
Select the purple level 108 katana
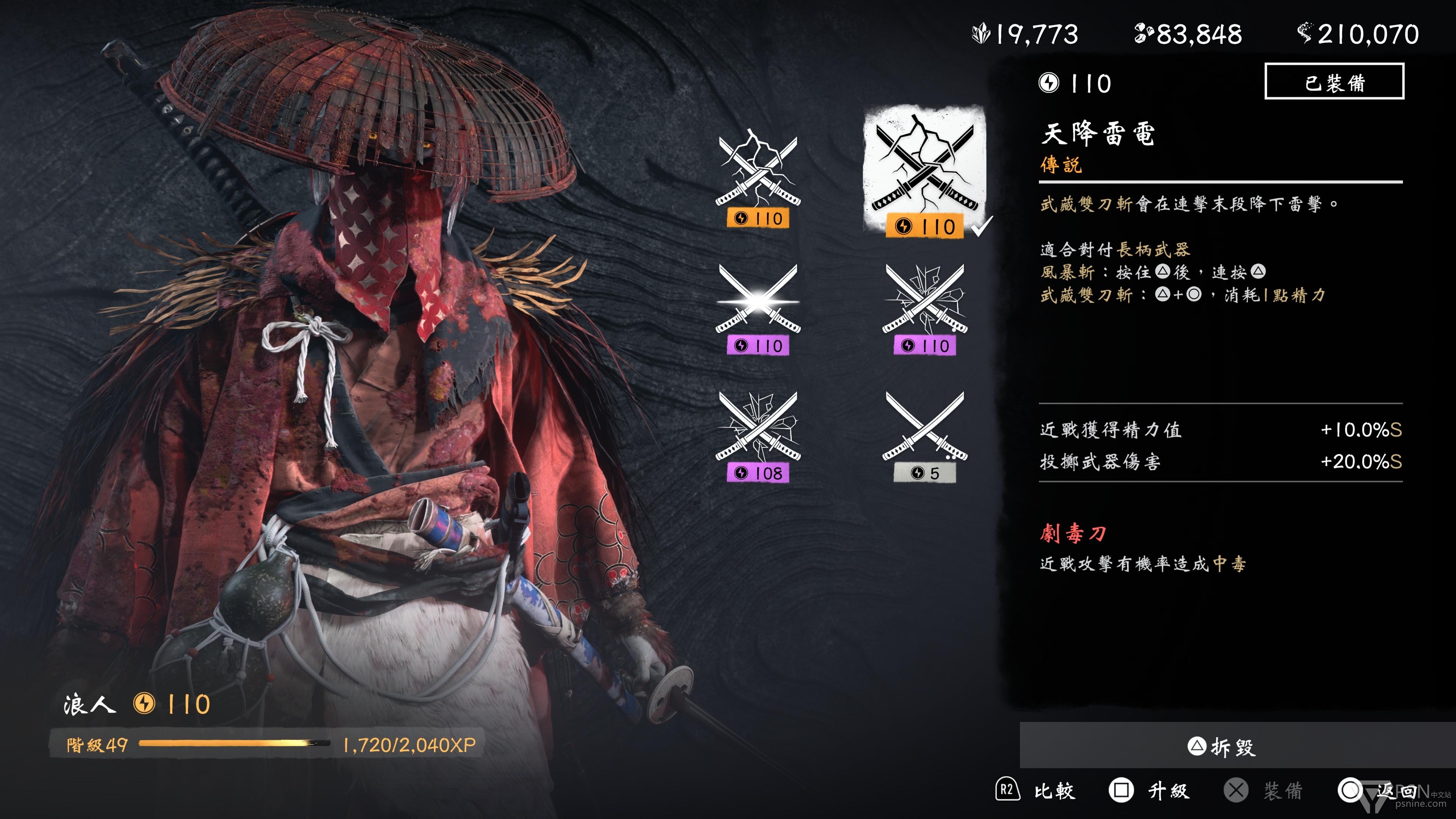click(758, 435)
